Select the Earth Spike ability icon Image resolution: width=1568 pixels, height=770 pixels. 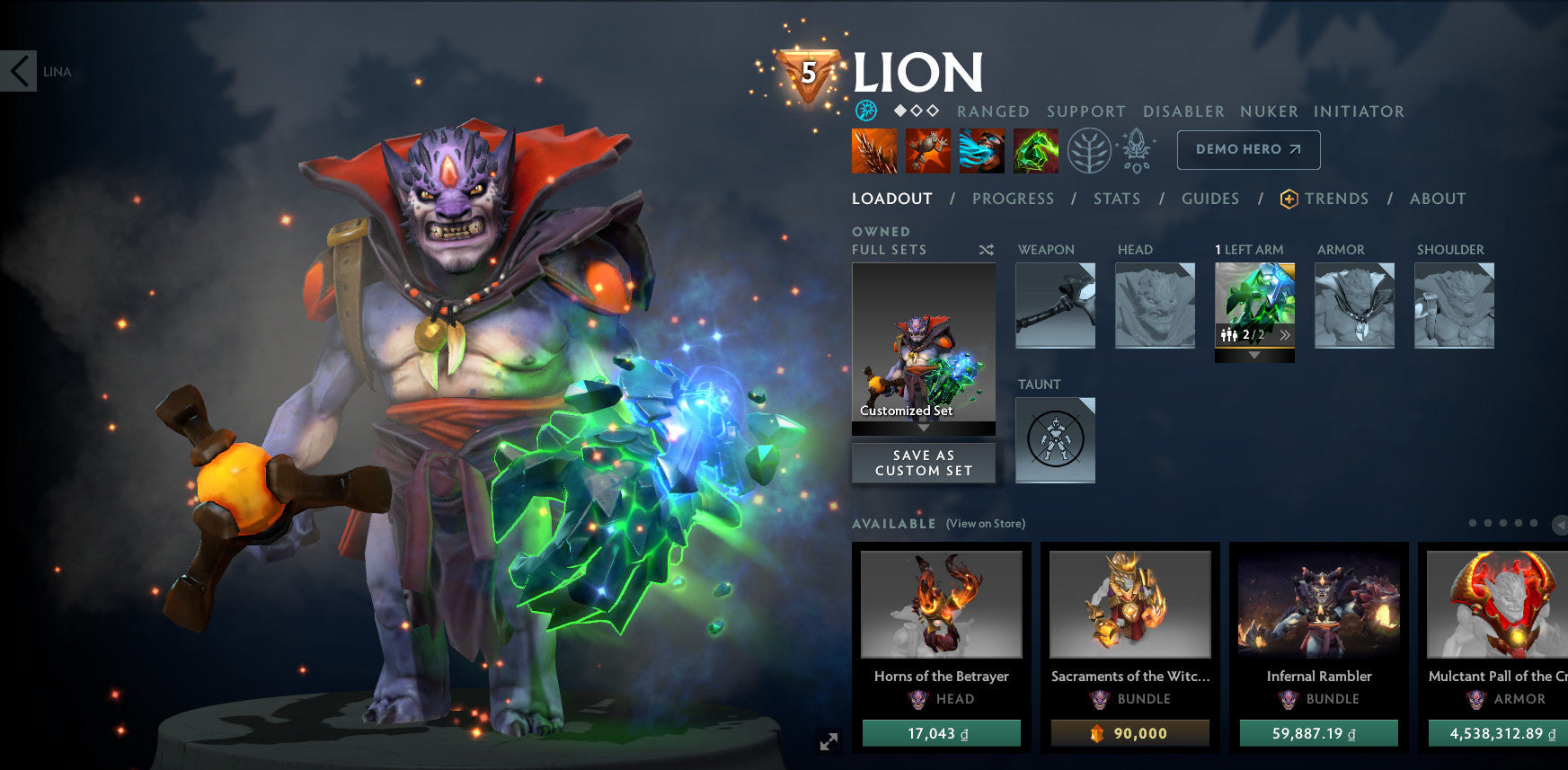873,150
